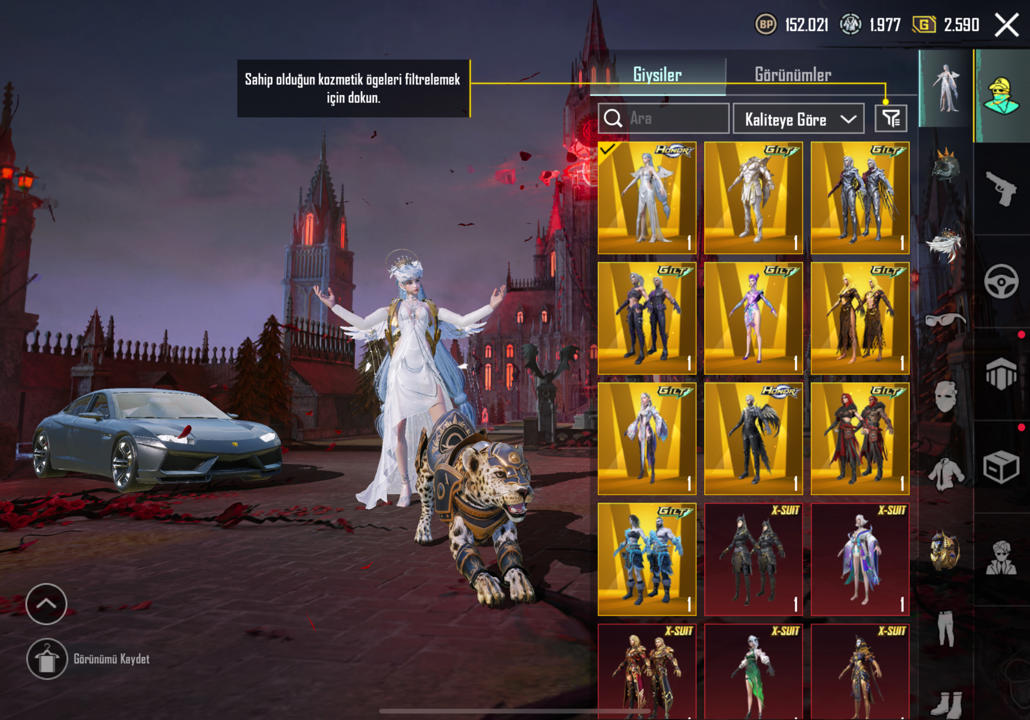Viewport: 1030px width, 720px height.
Task: Open the pistol weapon skins category
Action: click(x=1001, y=187)
